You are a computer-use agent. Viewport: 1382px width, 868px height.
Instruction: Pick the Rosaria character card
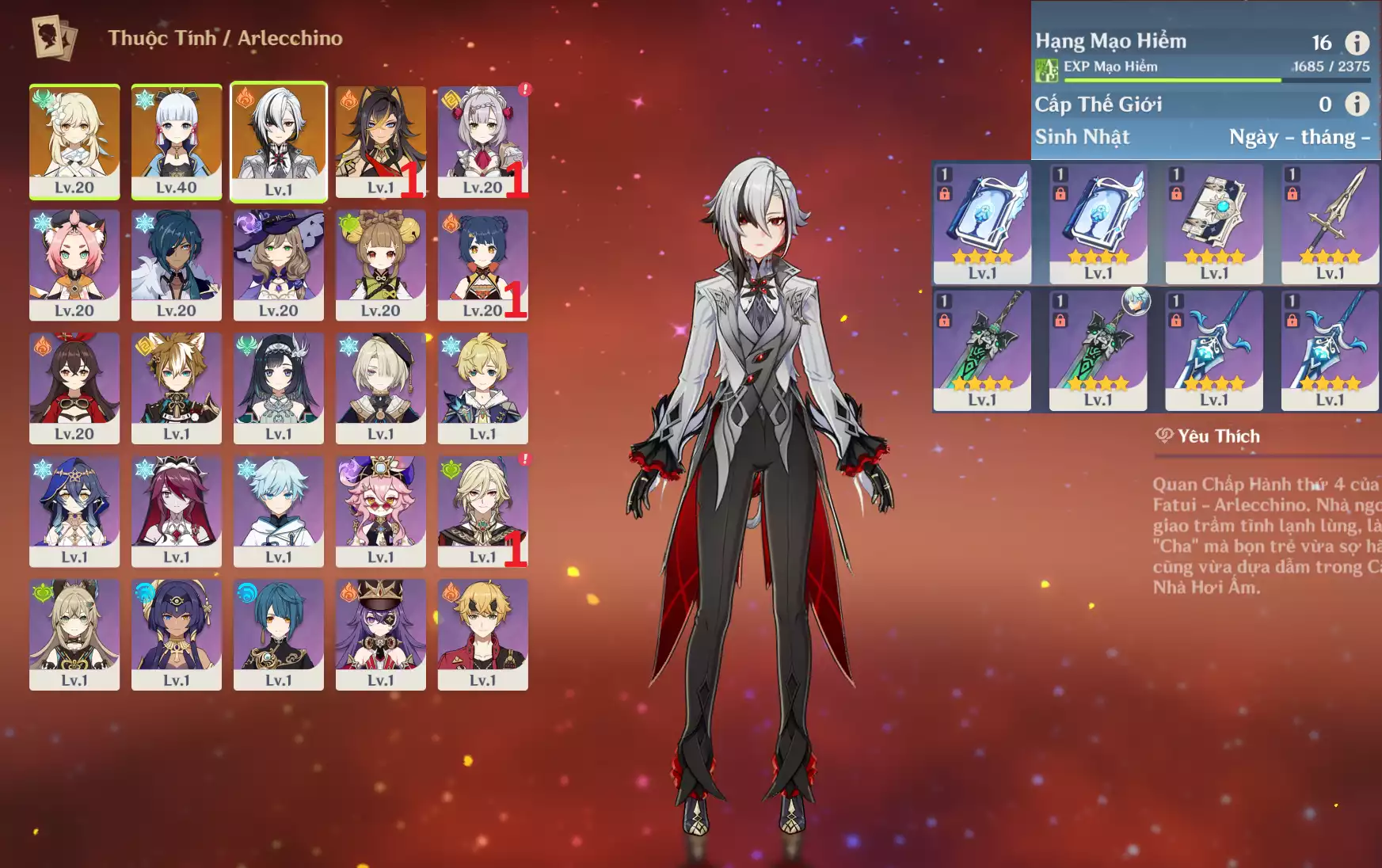point(176,511)
